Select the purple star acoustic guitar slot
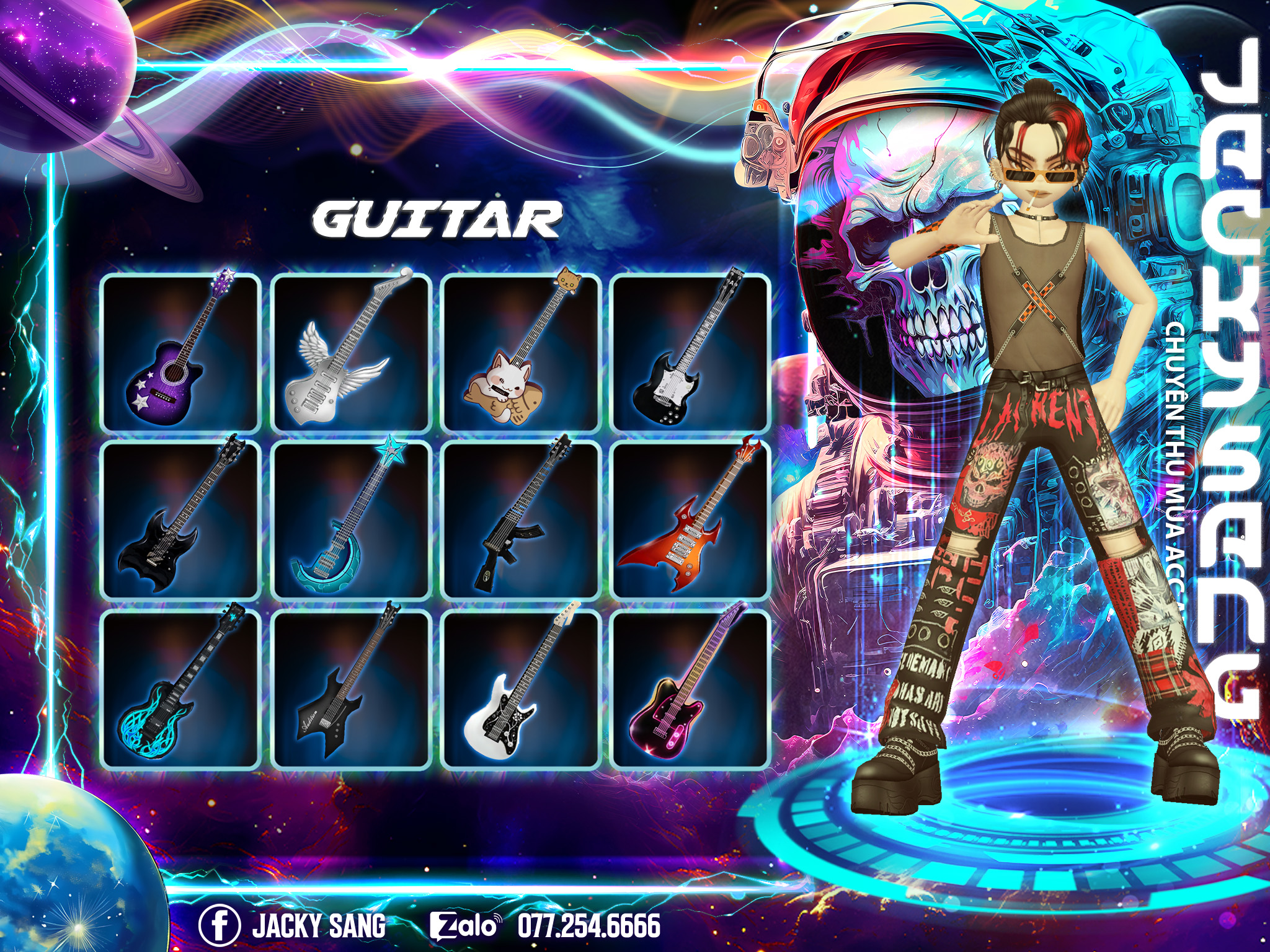The width and height of the screenshot is (1270, 952). tap(180, 353)
